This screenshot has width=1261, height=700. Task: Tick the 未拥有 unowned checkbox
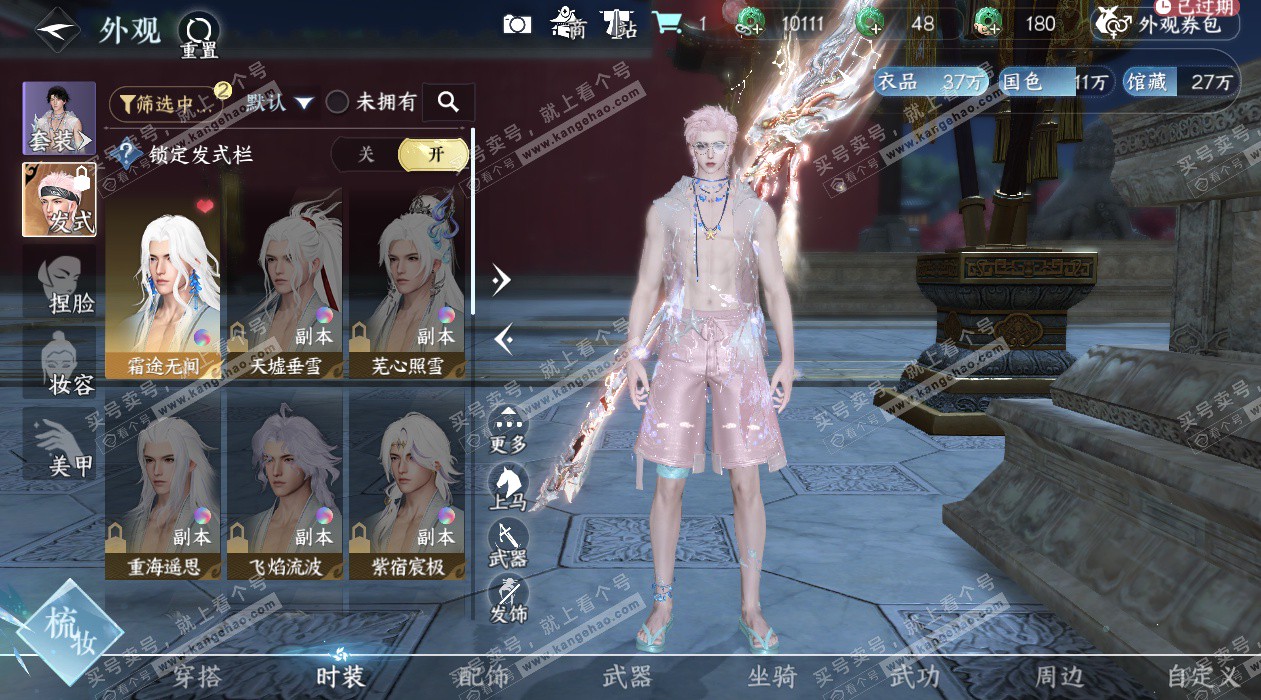(338, 102)
